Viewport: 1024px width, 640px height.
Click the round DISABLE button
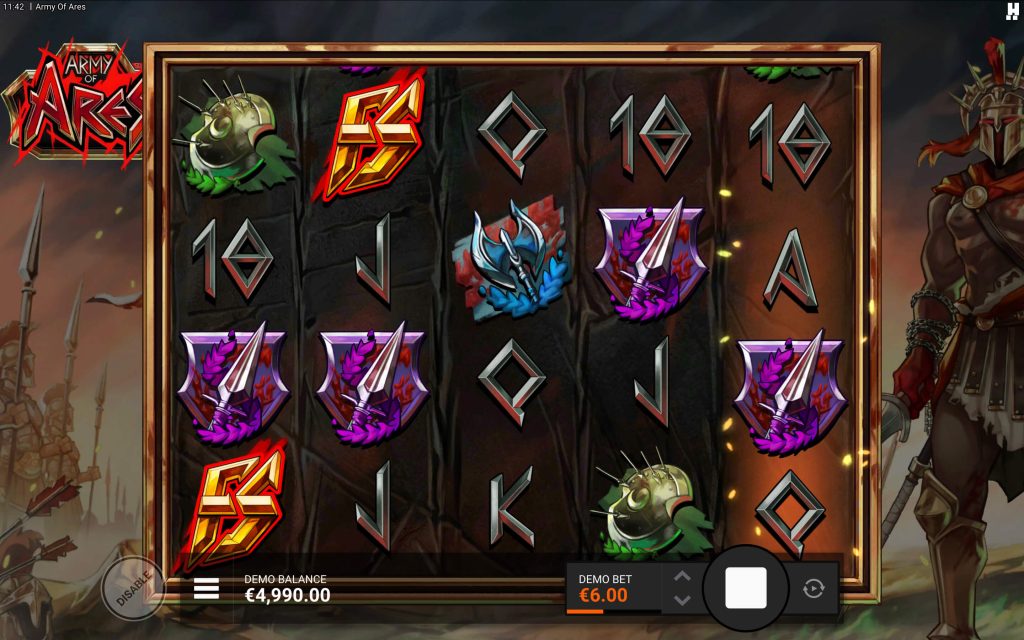click(133, 587)
